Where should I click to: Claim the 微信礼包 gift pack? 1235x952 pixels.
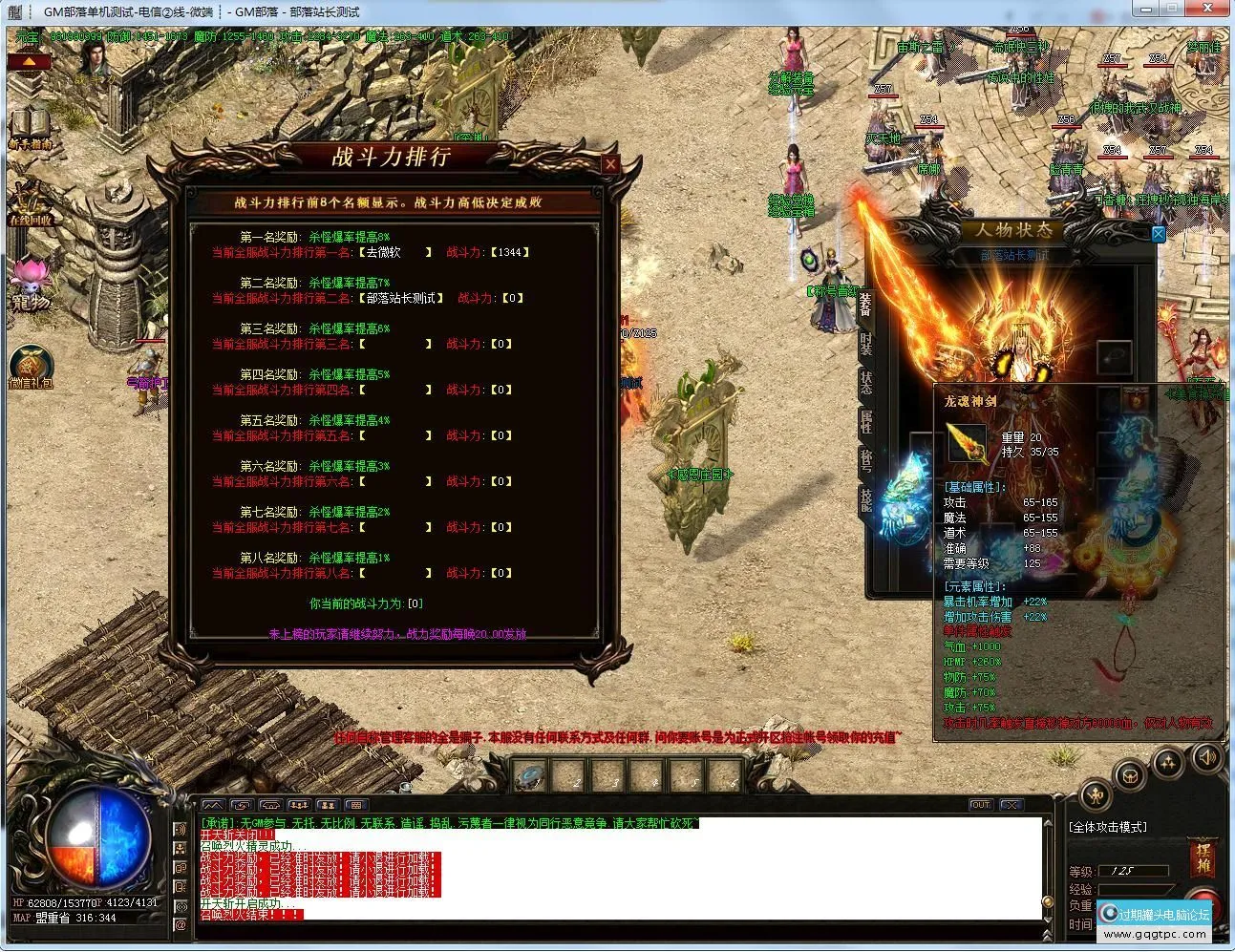[31, 367]
